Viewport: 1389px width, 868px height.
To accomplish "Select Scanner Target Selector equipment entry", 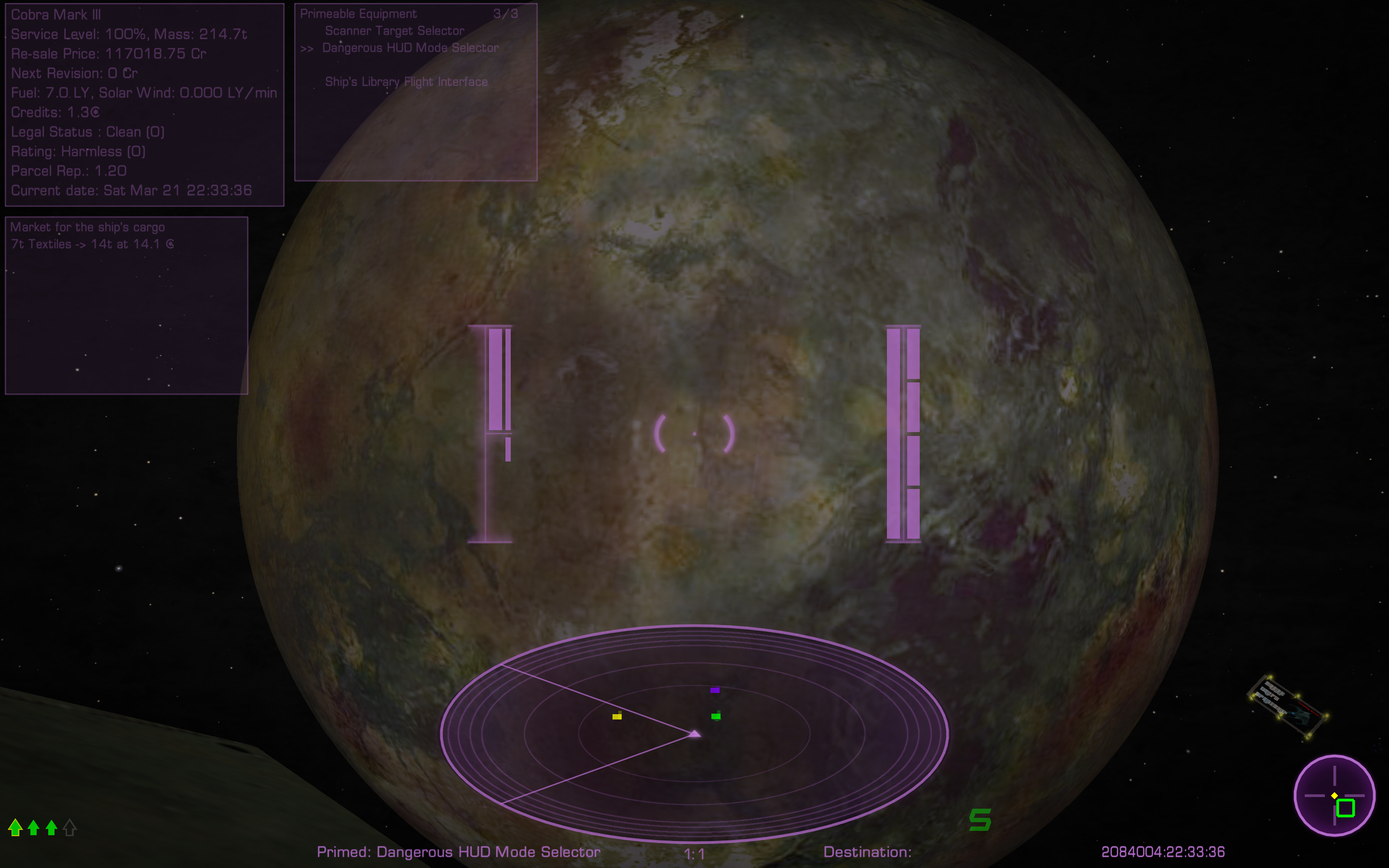I will pyautogui.click(x=395, y=31).
